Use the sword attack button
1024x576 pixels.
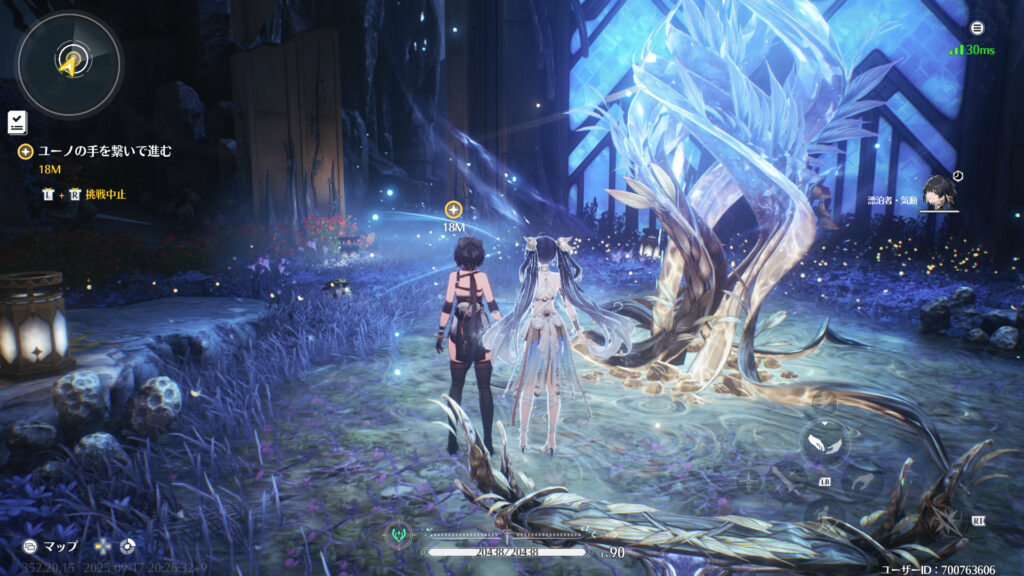[x=786, y=481]
